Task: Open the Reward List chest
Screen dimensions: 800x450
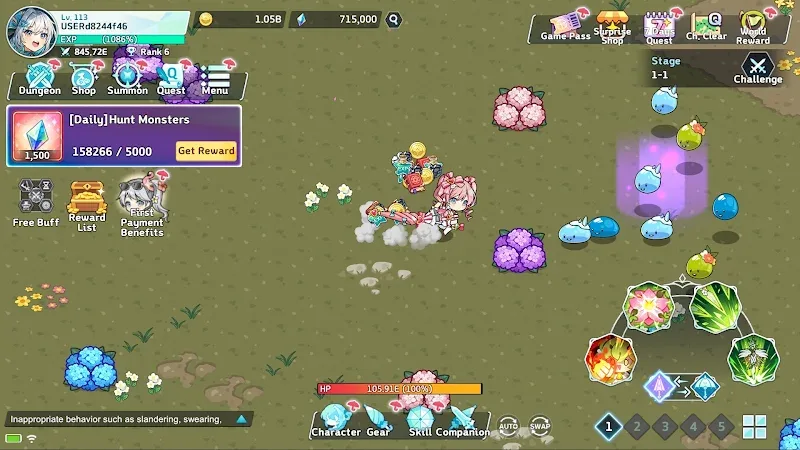Action: 87,204
